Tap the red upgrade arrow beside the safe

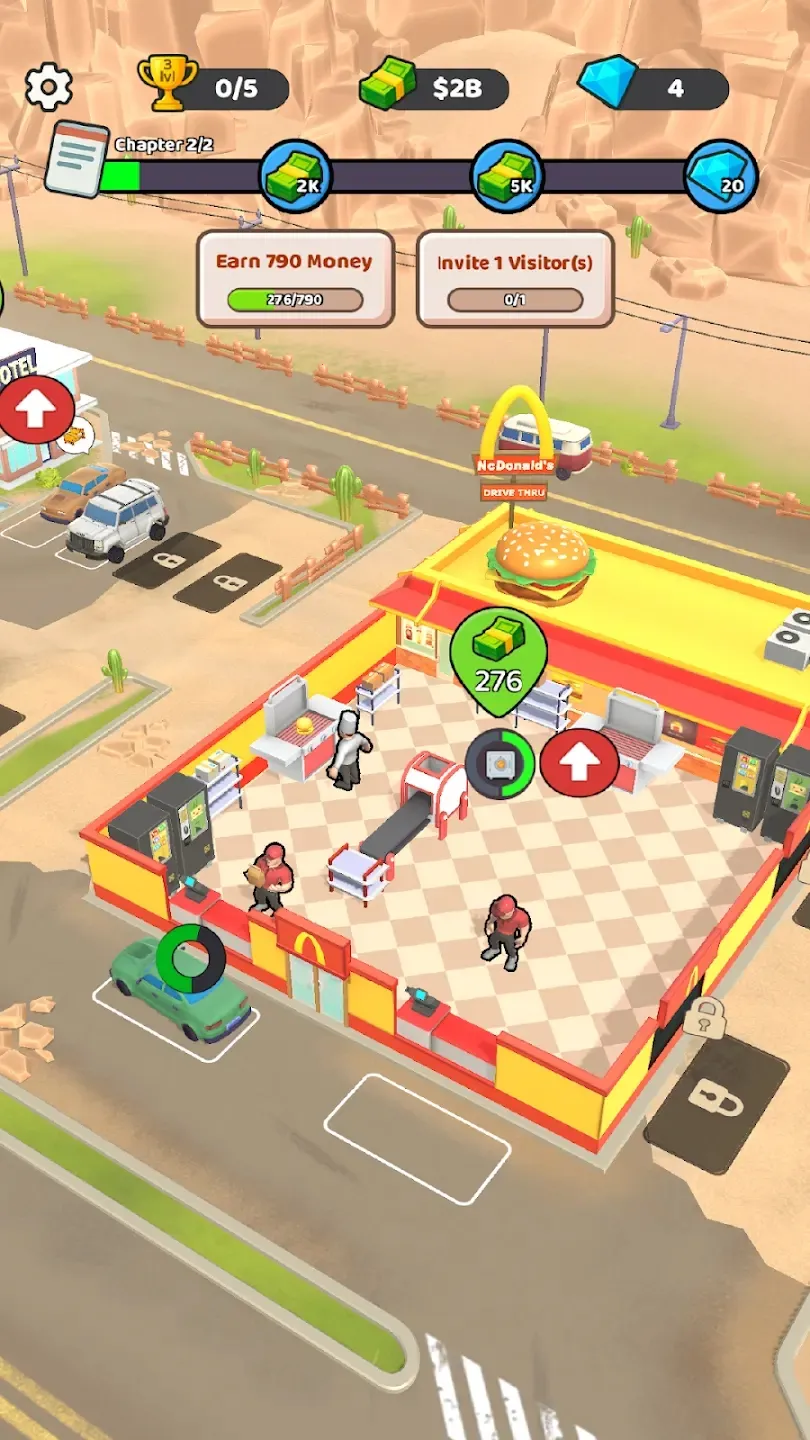click(579, 763)
